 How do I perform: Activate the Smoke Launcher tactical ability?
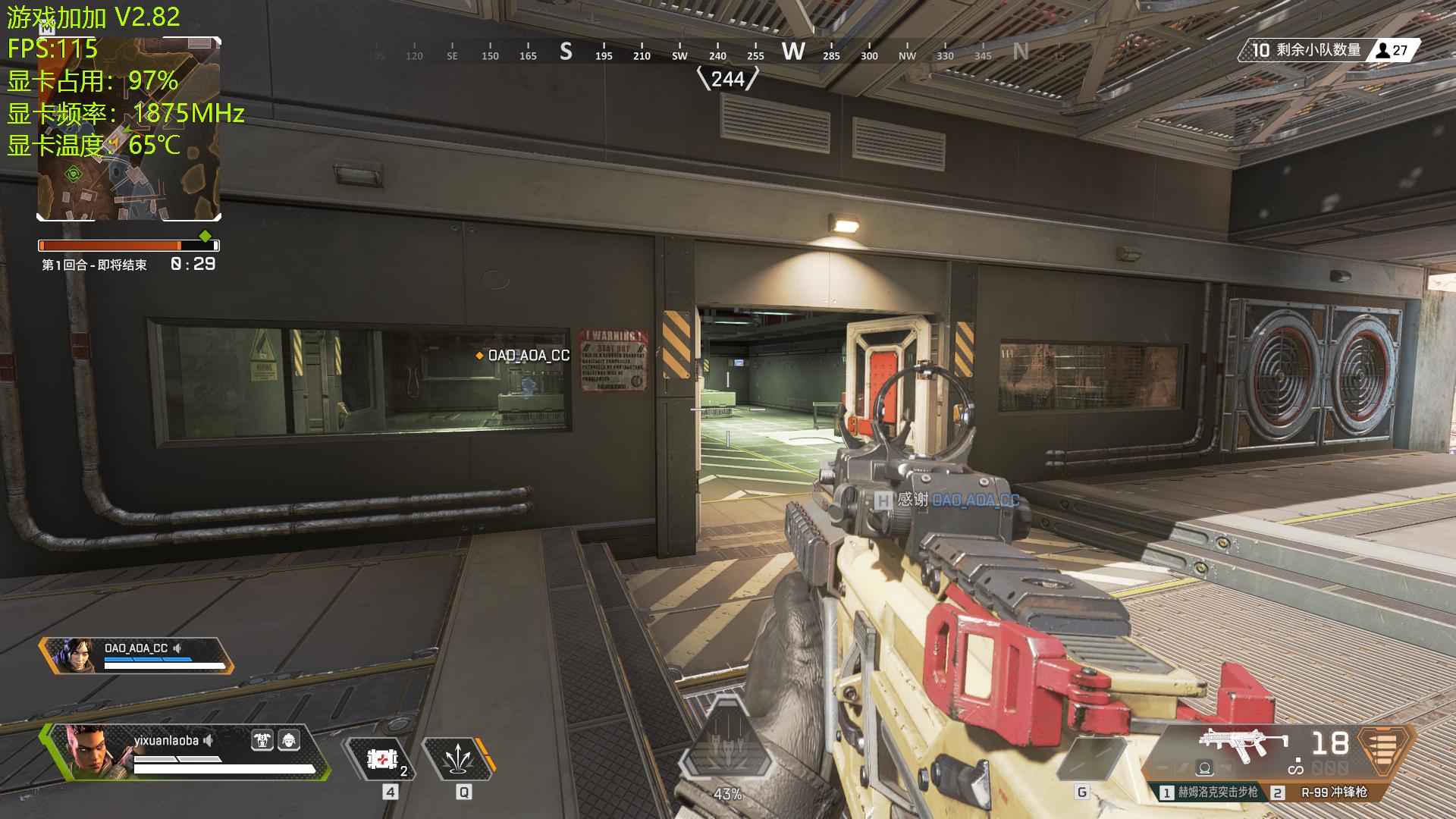(x=458, y=759)
